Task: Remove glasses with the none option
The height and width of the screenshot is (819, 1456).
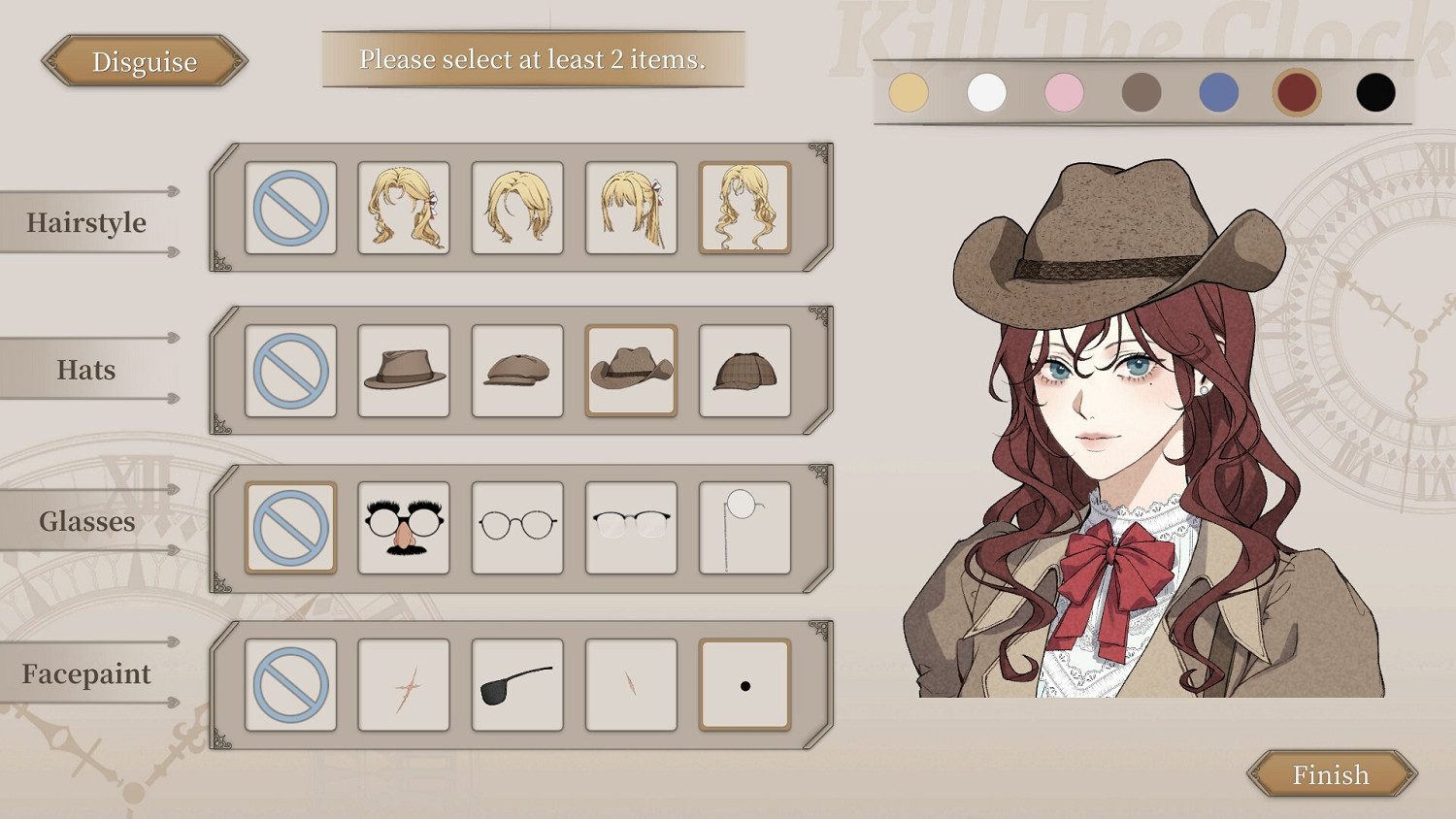Action: coord(290,527)
